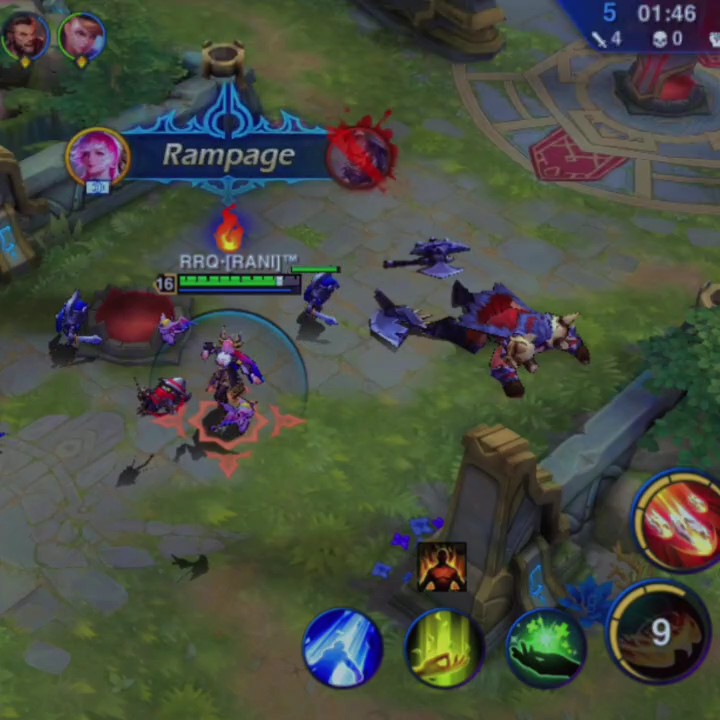Cast the yellow-green hand gesture ability
This screenshot has height=720, width=720.
[x=445, y=648]
